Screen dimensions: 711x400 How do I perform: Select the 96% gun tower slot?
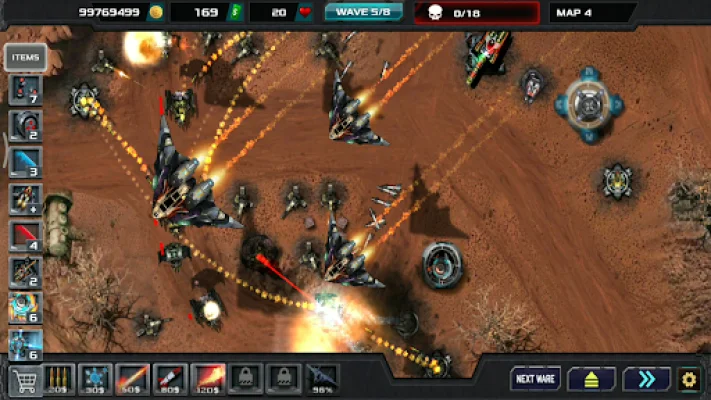[321, 378]
